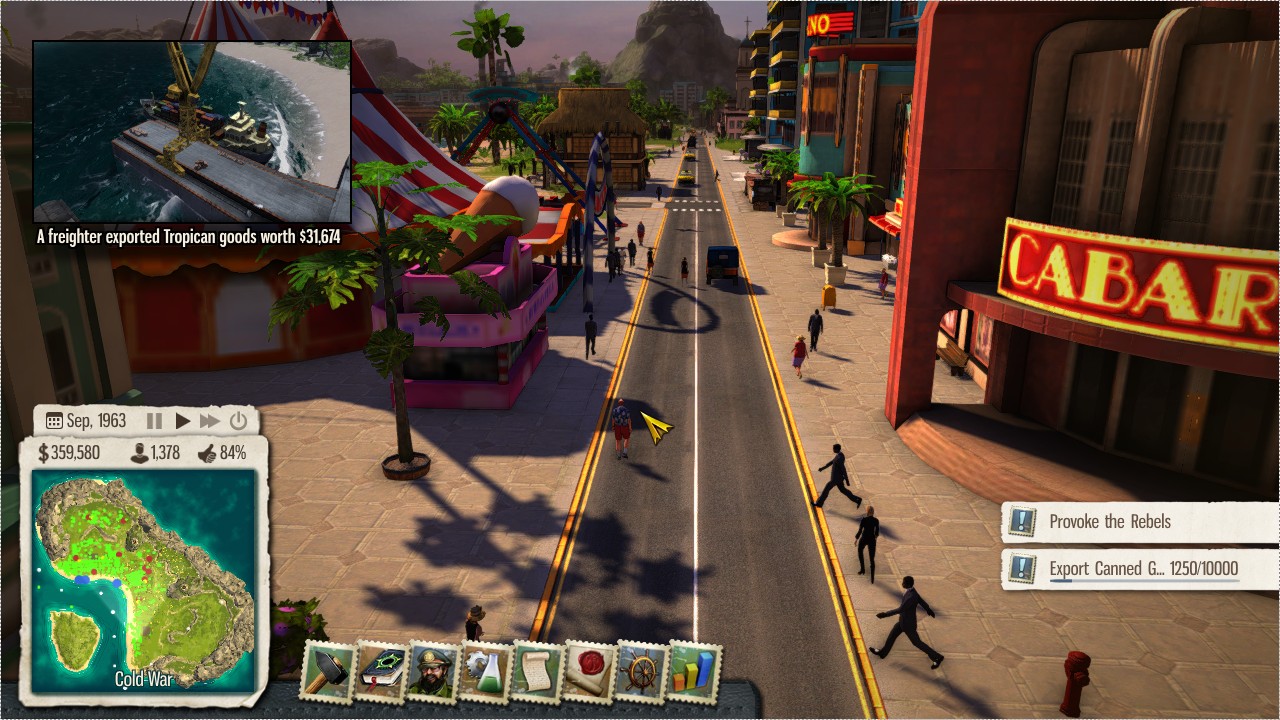The width and height of the screenshot is (1280, 720).
Task: Click the thumbs-up approval rating
Action: (x=207, y=453)
